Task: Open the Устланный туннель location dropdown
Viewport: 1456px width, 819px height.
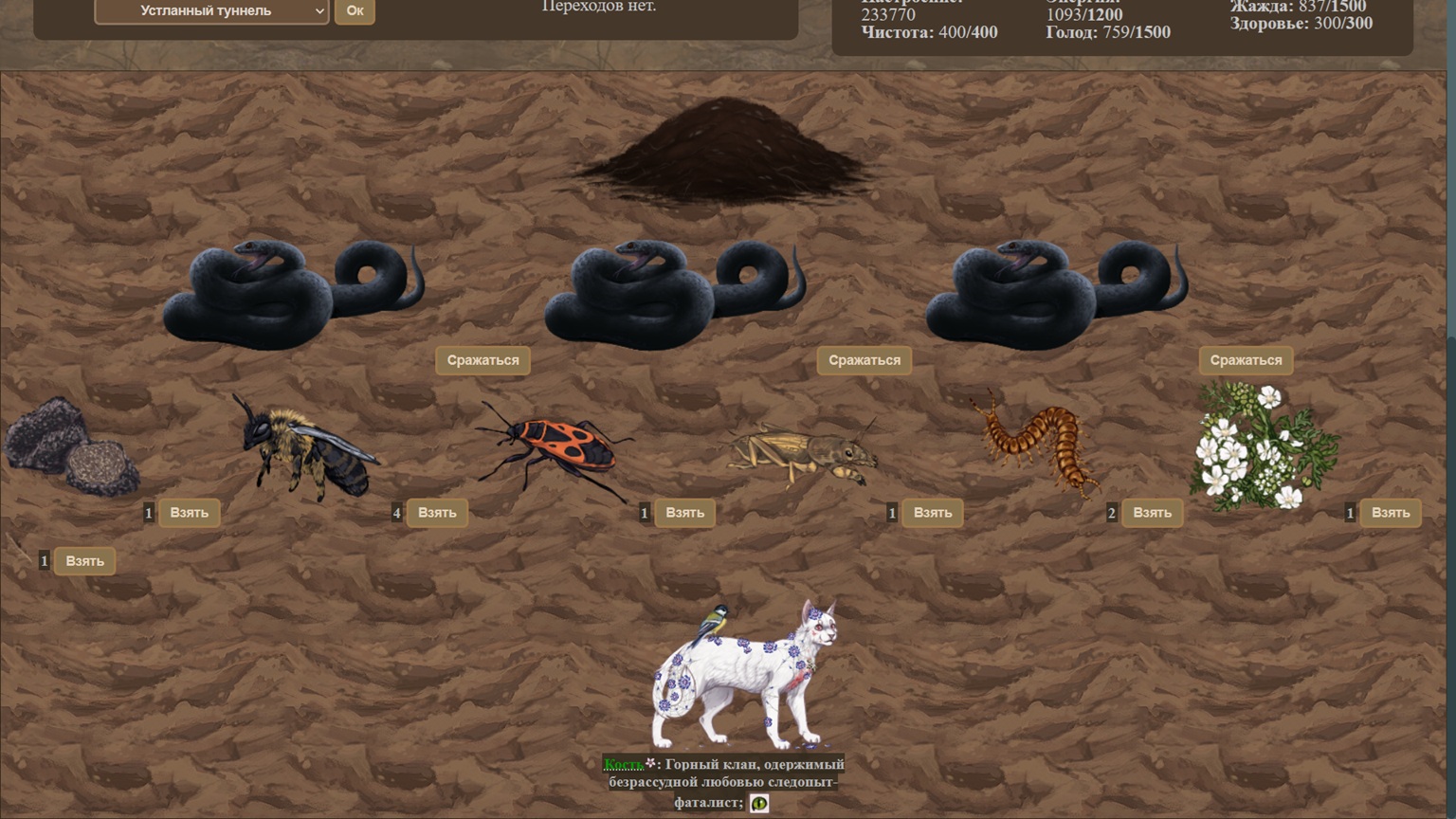Action: tap(211, 11)
